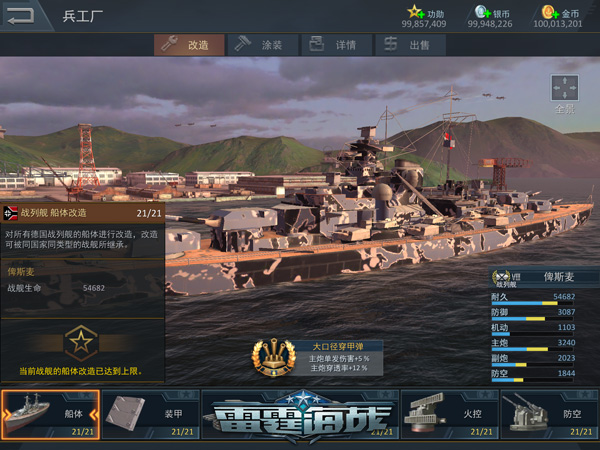Show the 详情 details tab
Image resolution: width=600 pixels, height=450 pixels.
pyautogui.click(x=335, y=45)
